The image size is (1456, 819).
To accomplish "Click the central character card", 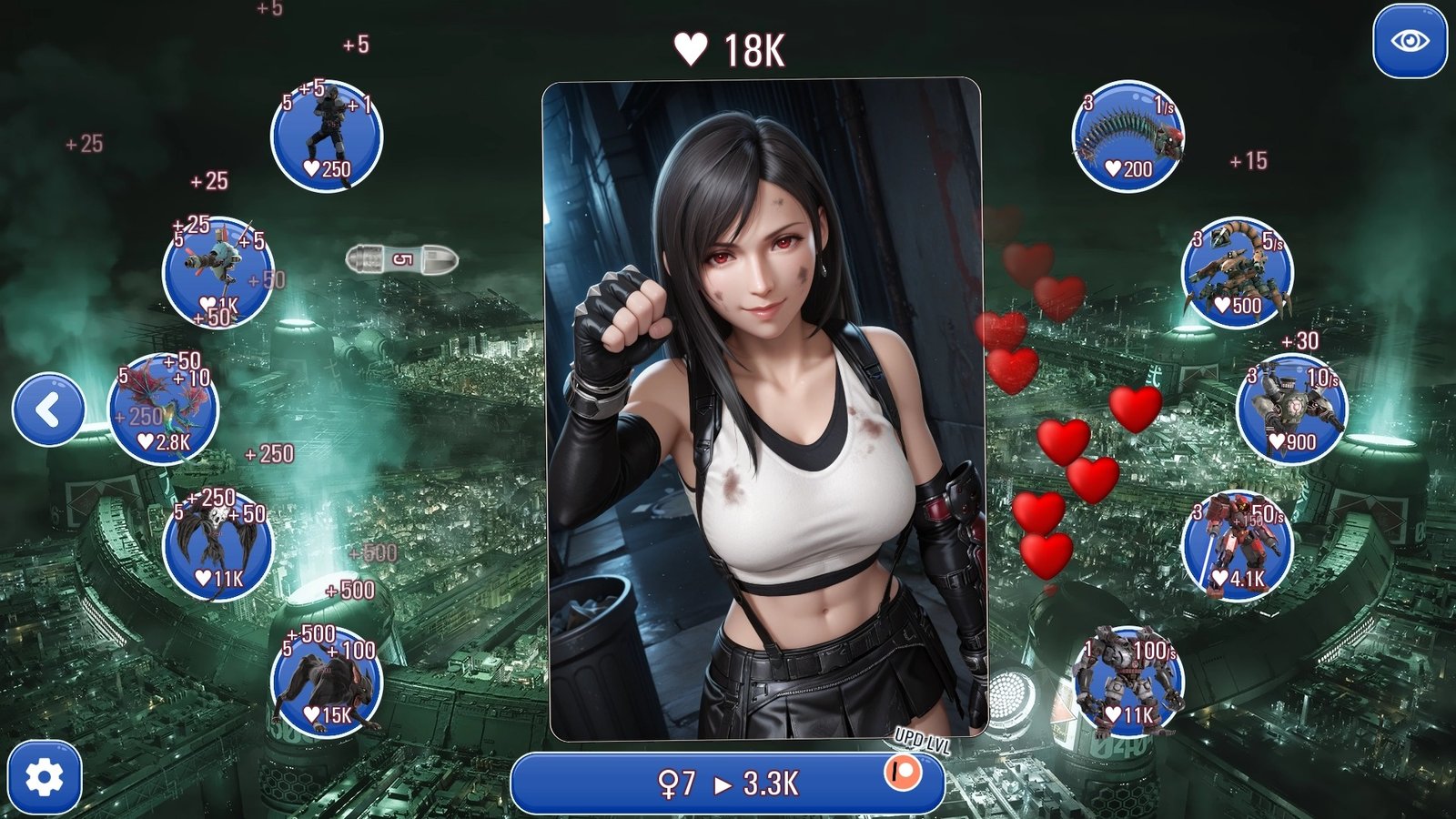I will point(764,409).
